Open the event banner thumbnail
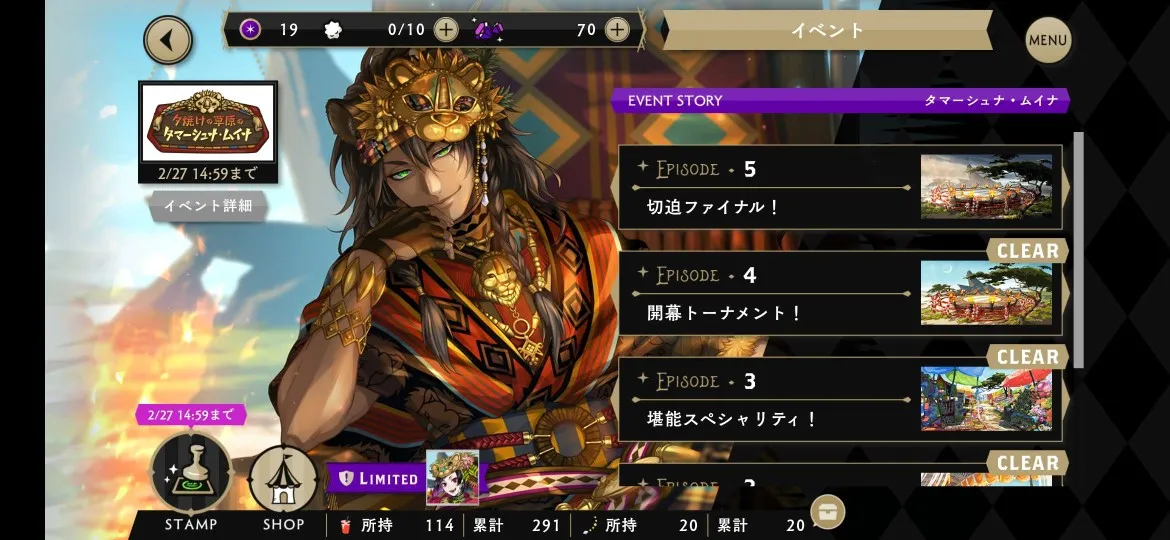The width and height of the screenshot is (1170, 540). pos(208,122)
